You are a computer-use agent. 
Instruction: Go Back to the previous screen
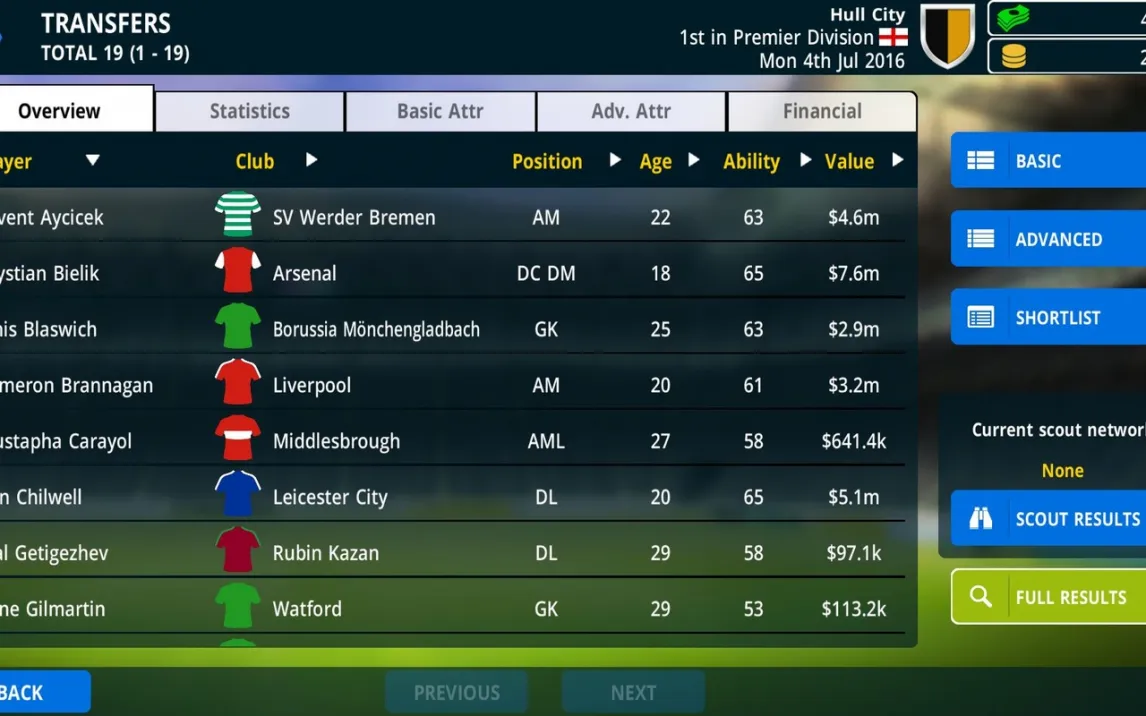(x=40, y=692)
